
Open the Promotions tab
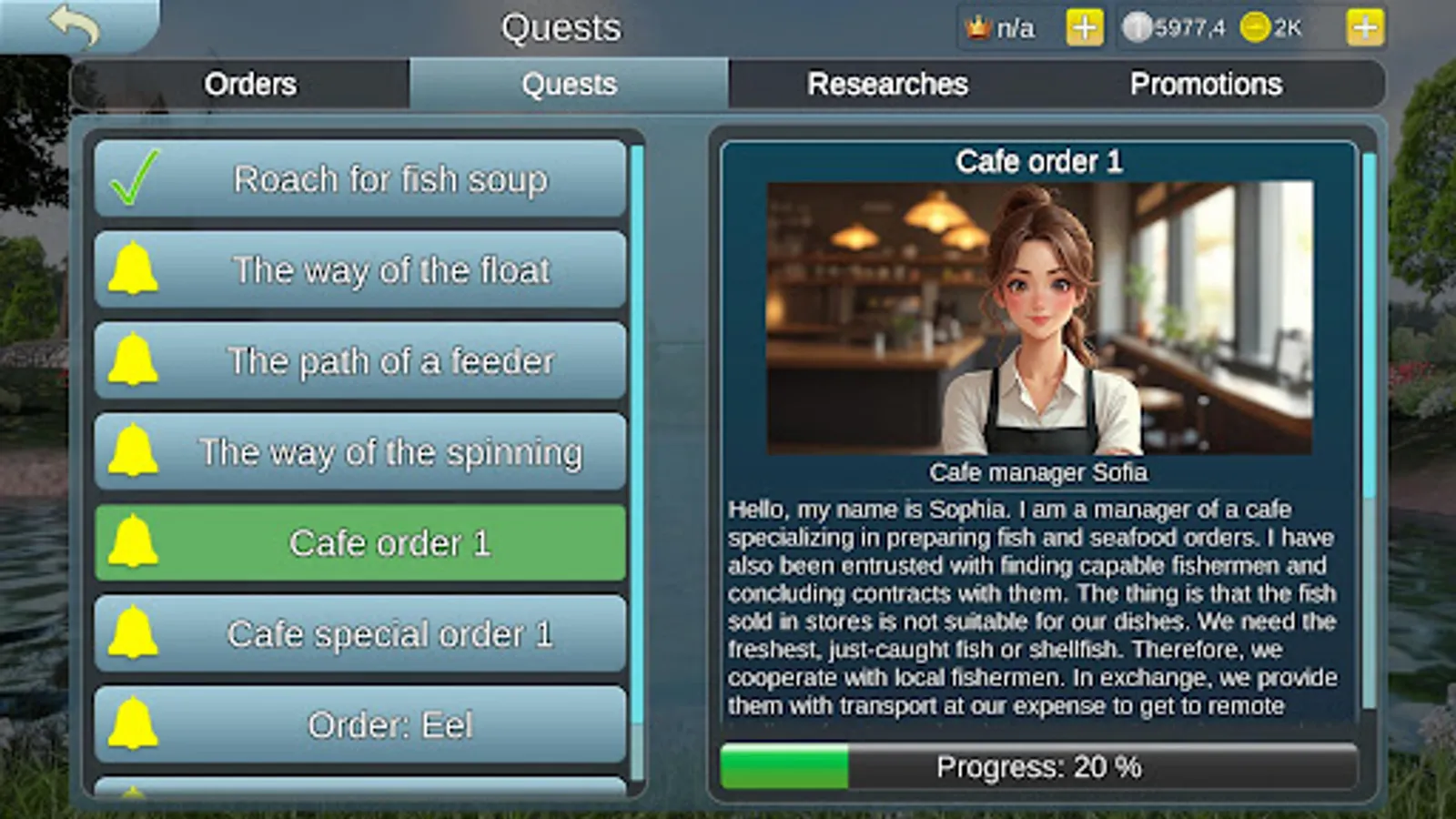[1207, 84]
